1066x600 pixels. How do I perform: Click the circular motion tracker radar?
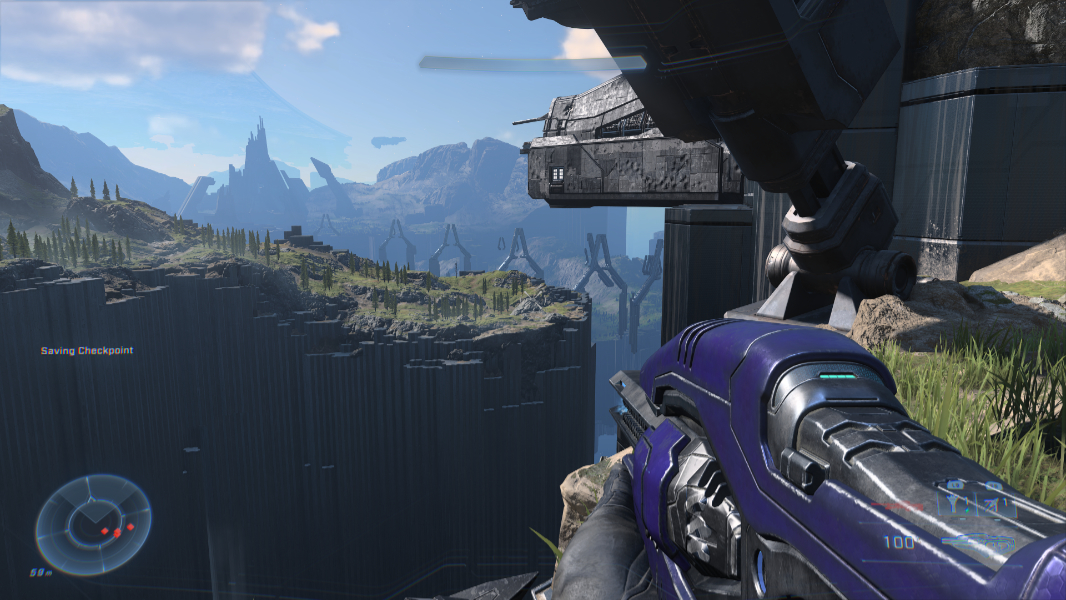pos(93,524)
